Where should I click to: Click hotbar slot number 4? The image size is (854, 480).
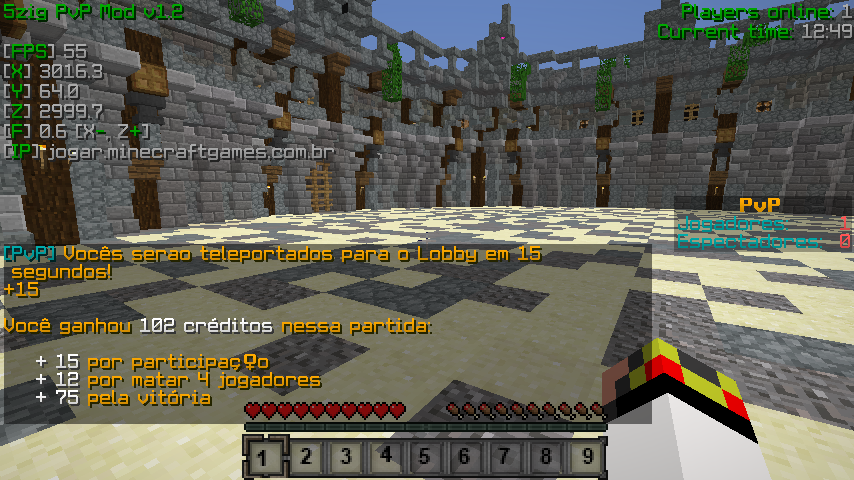click(386, 458)
